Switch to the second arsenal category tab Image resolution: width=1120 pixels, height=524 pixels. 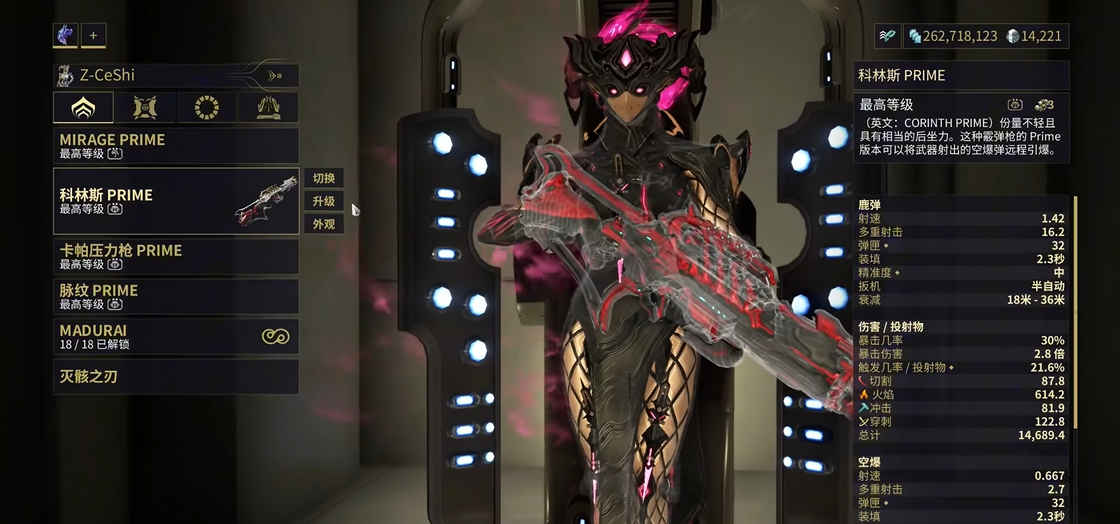tap(145, 107)
